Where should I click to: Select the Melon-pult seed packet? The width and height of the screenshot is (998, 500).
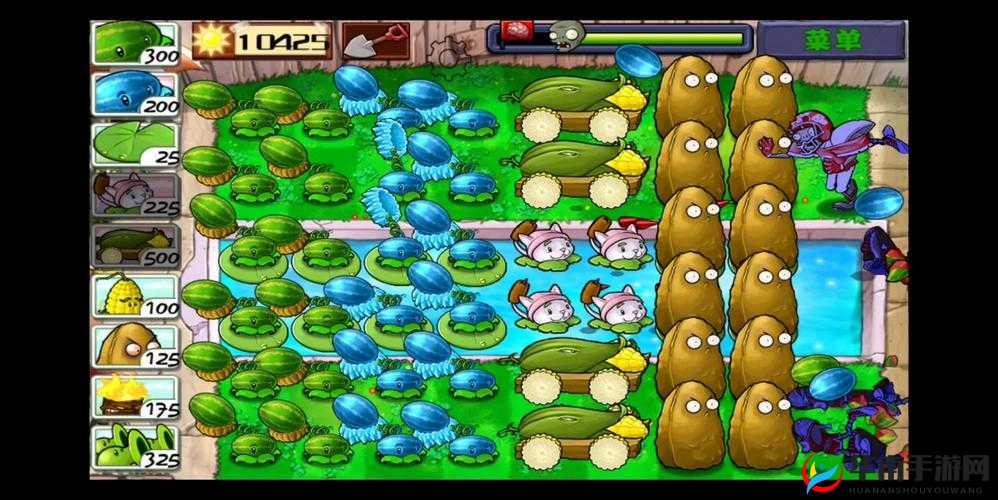tap(135, 43)
